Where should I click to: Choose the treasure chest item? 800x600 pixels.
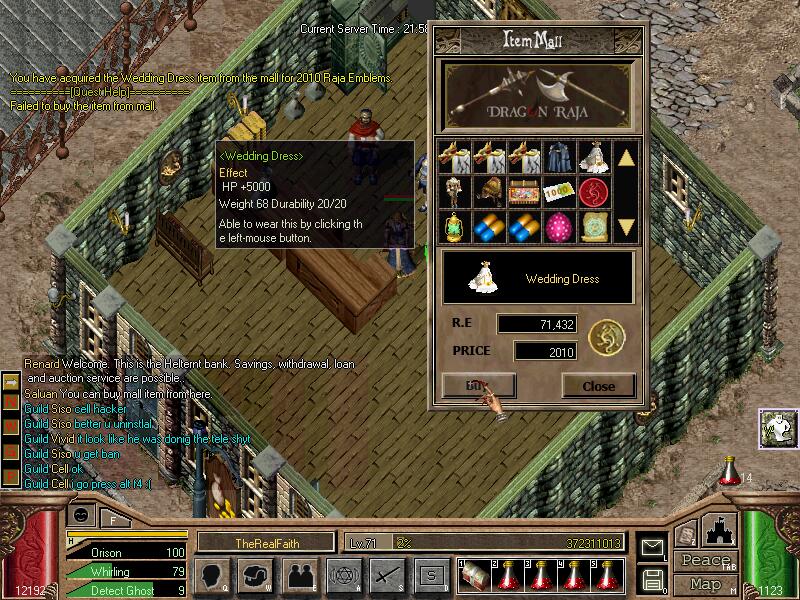pos(524,191)
